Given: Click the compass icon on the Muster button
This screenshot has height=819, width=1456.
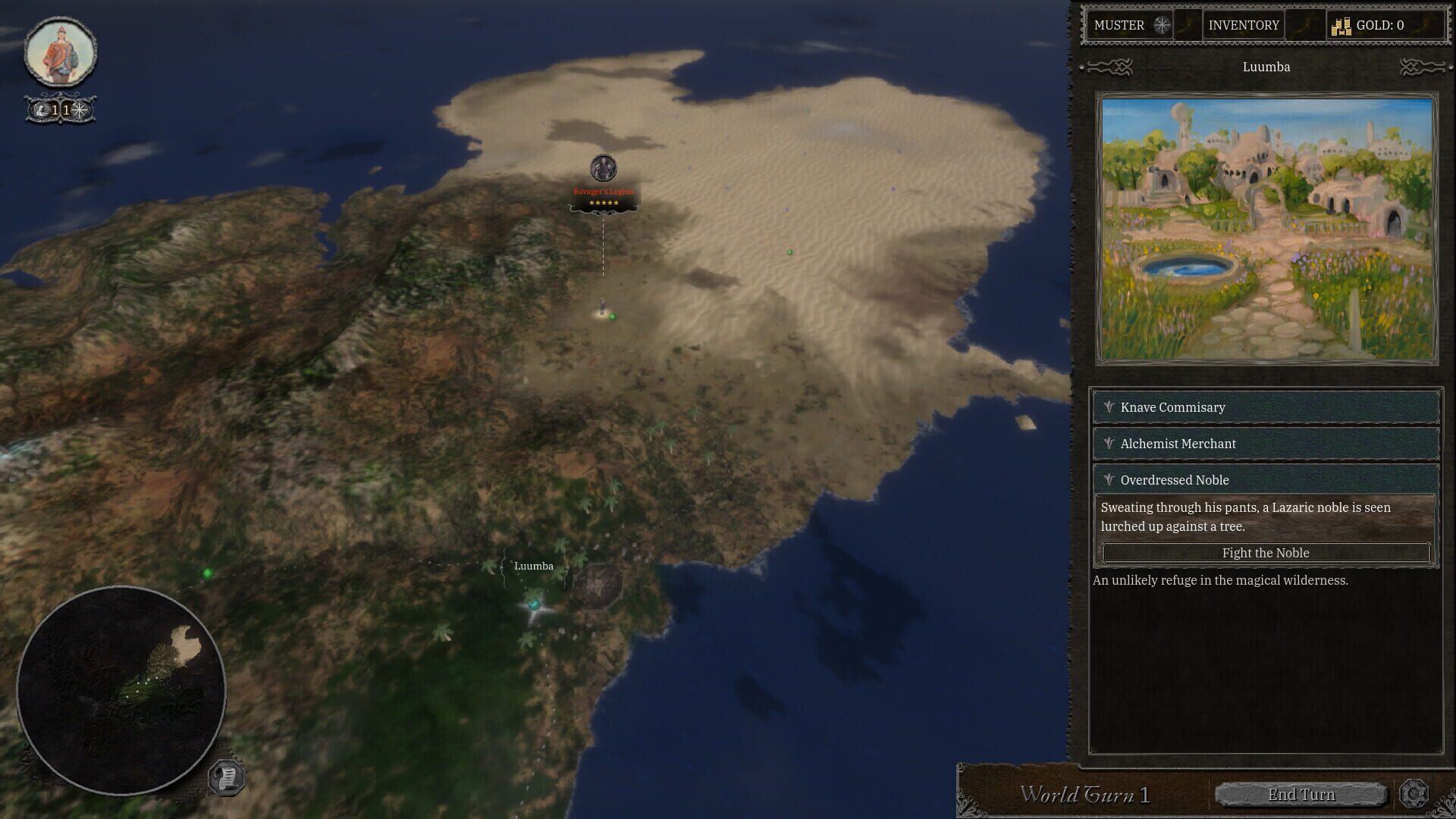Looking at the screenshot, I should [x=1160, y=25].
